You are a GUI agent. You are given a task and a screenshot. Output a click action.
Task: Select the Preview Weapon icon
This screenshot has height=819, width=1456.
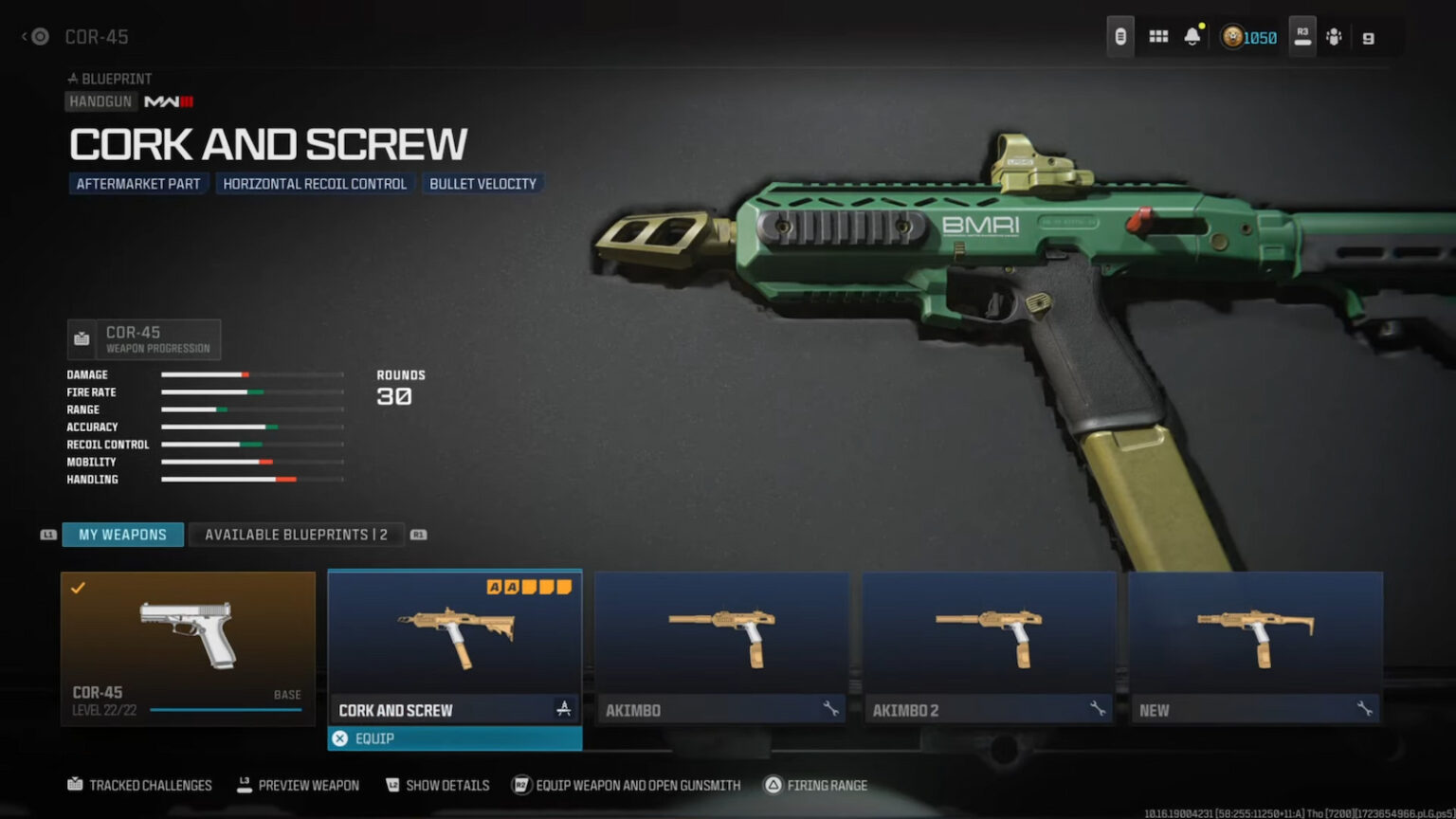coord(244,785)
